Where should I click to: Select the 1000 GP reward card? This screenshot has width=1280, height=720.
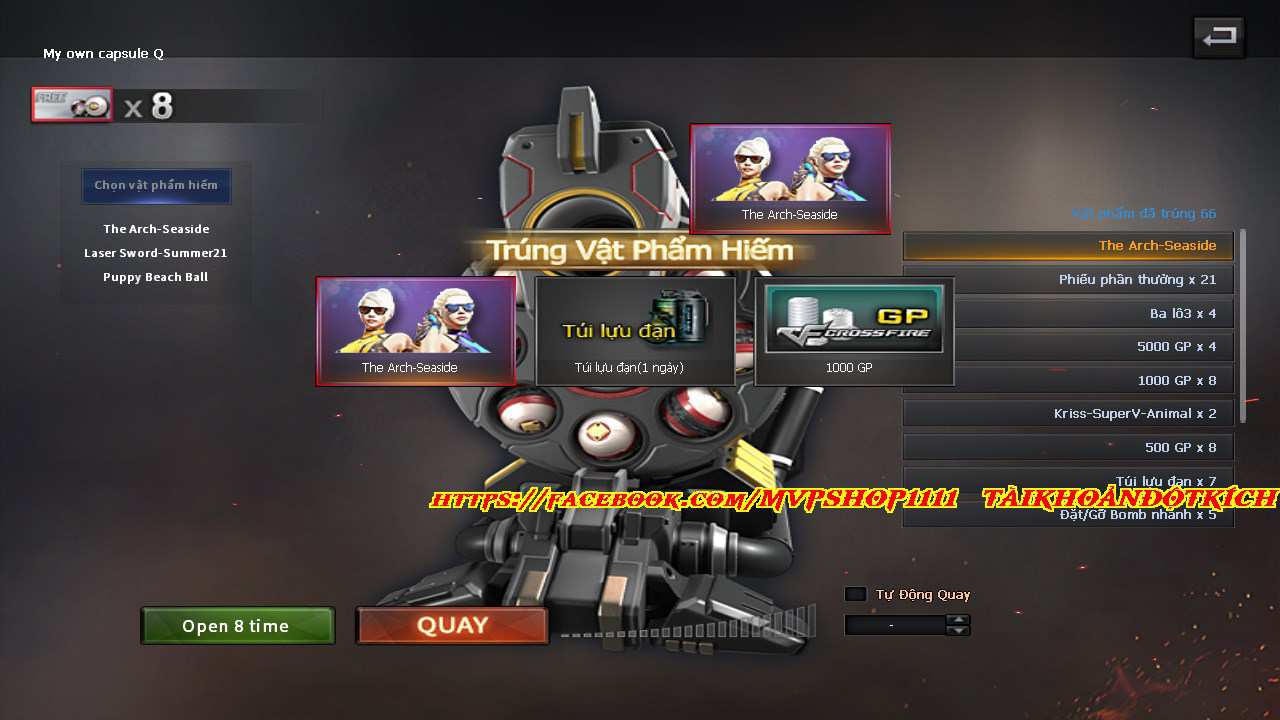coord(854,331)
